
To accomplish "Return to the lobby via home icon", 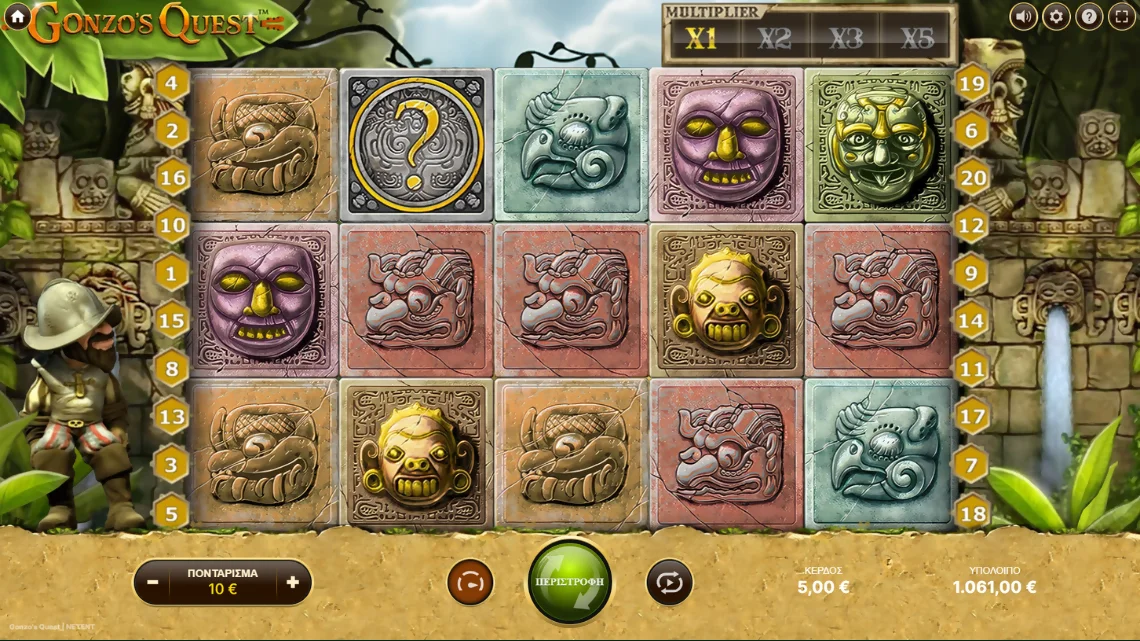I will 16,16.
